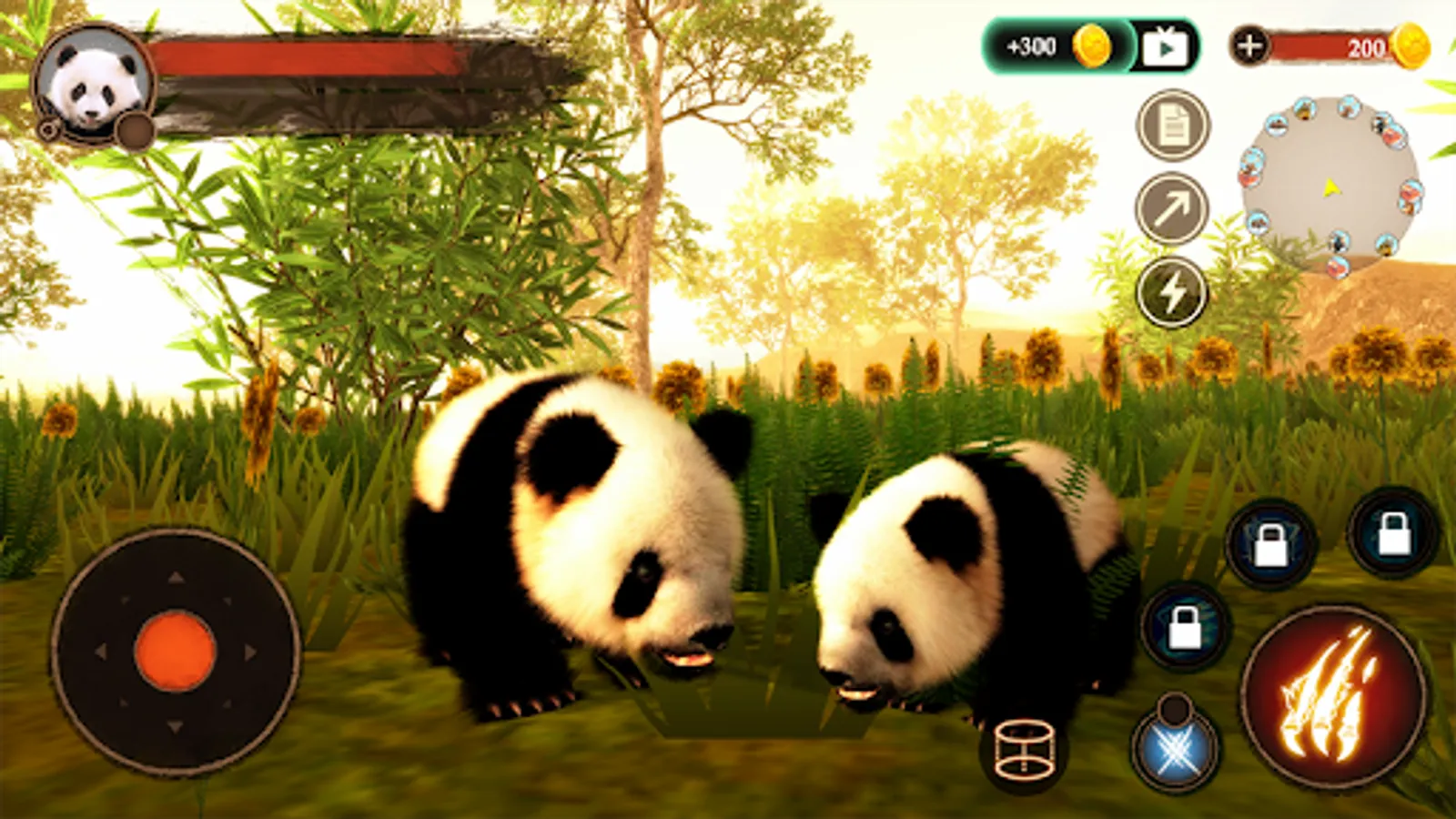The image size is (1456, 819).
Task: Tap the small circle below the panda portrait
Action: point(135,131)
